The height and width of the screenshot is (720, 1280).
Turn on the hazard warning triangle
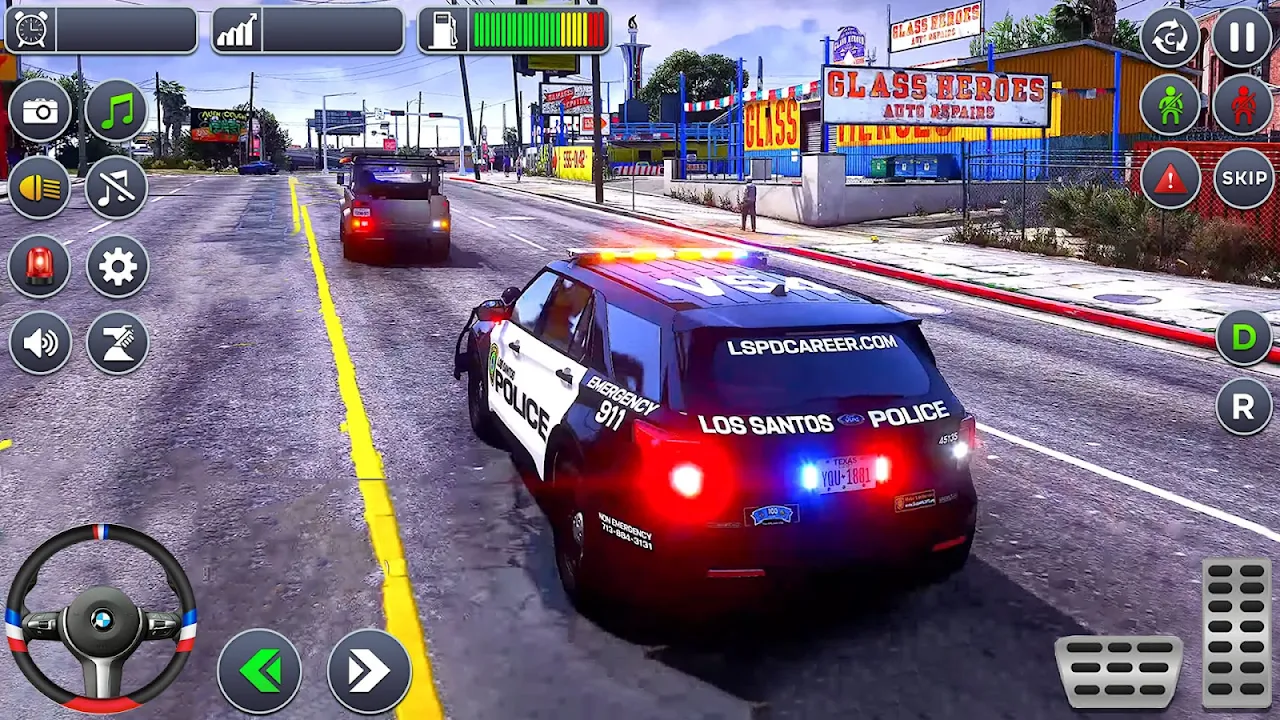point(1170,179)
